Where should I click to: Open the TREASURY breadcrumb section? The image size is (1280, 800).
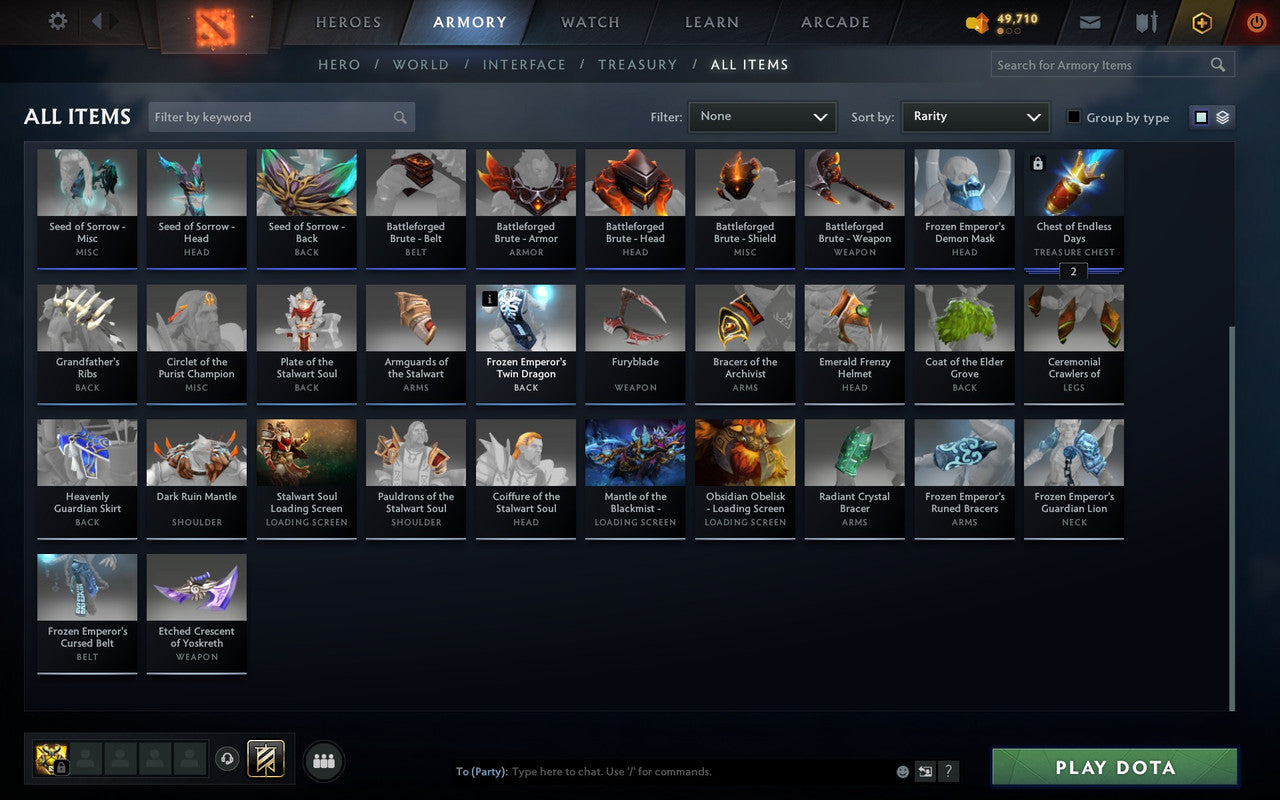click(x=637, y=64)
